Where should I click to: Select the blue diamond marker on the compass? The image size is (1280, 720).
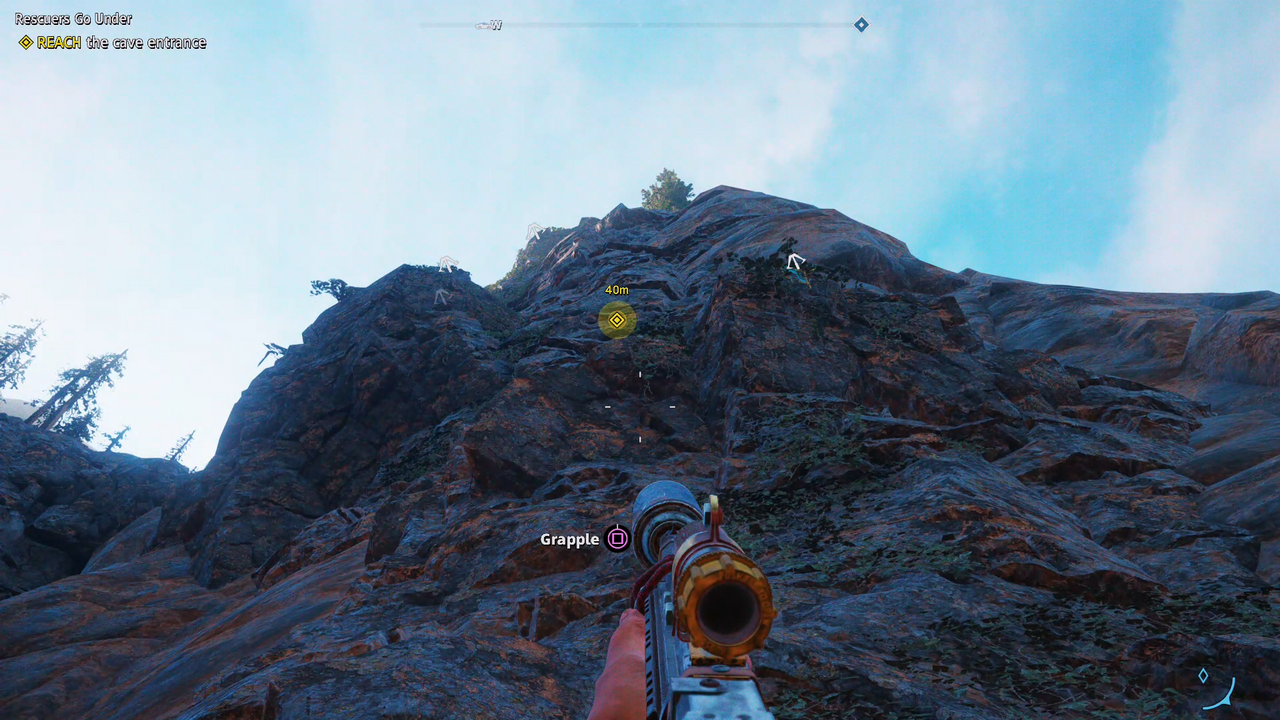861,24
